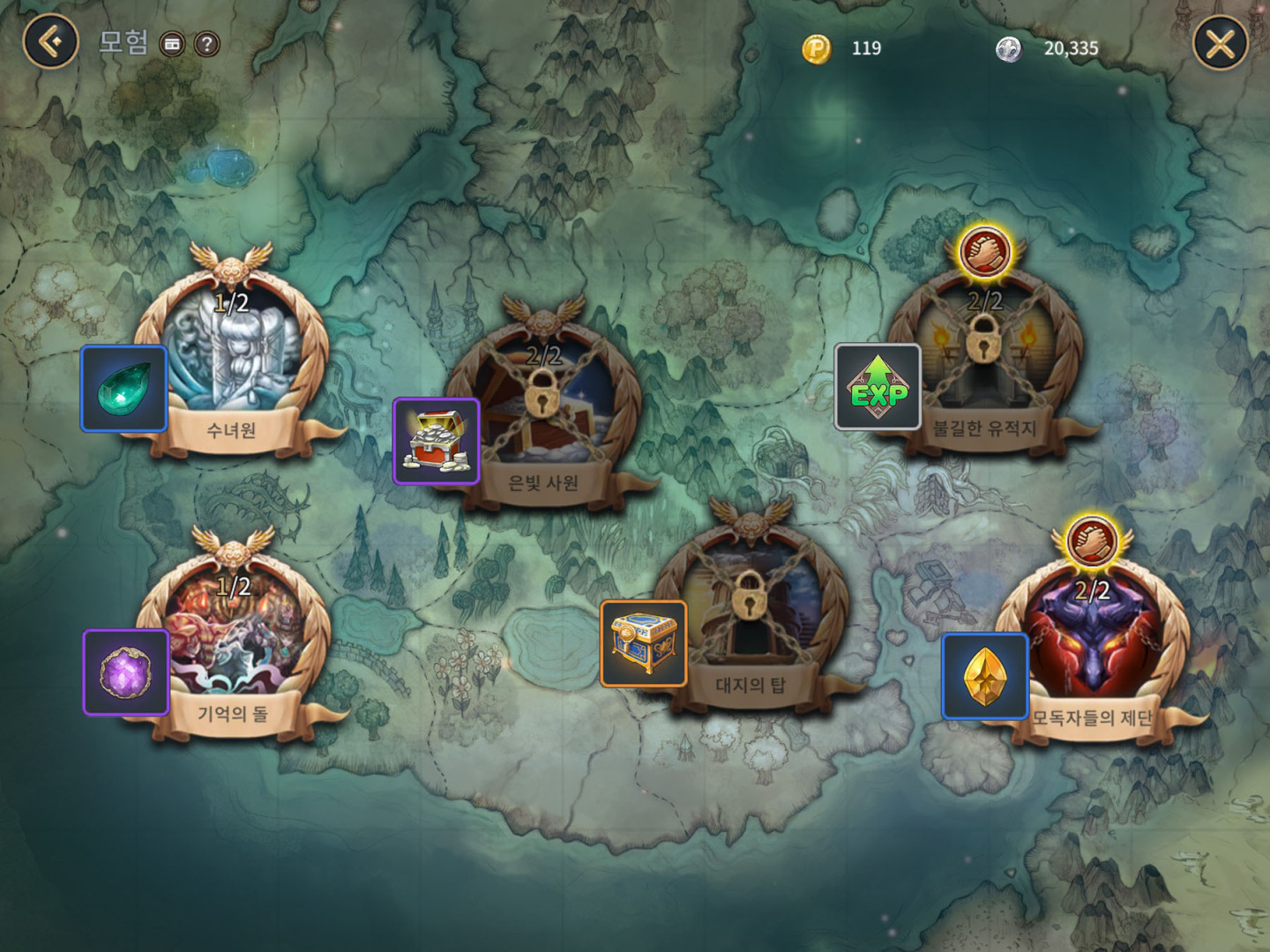Viewport: 1270px width, 952px height.
Task: View the green gem reward icon
Action: click(x=124, y=389)
